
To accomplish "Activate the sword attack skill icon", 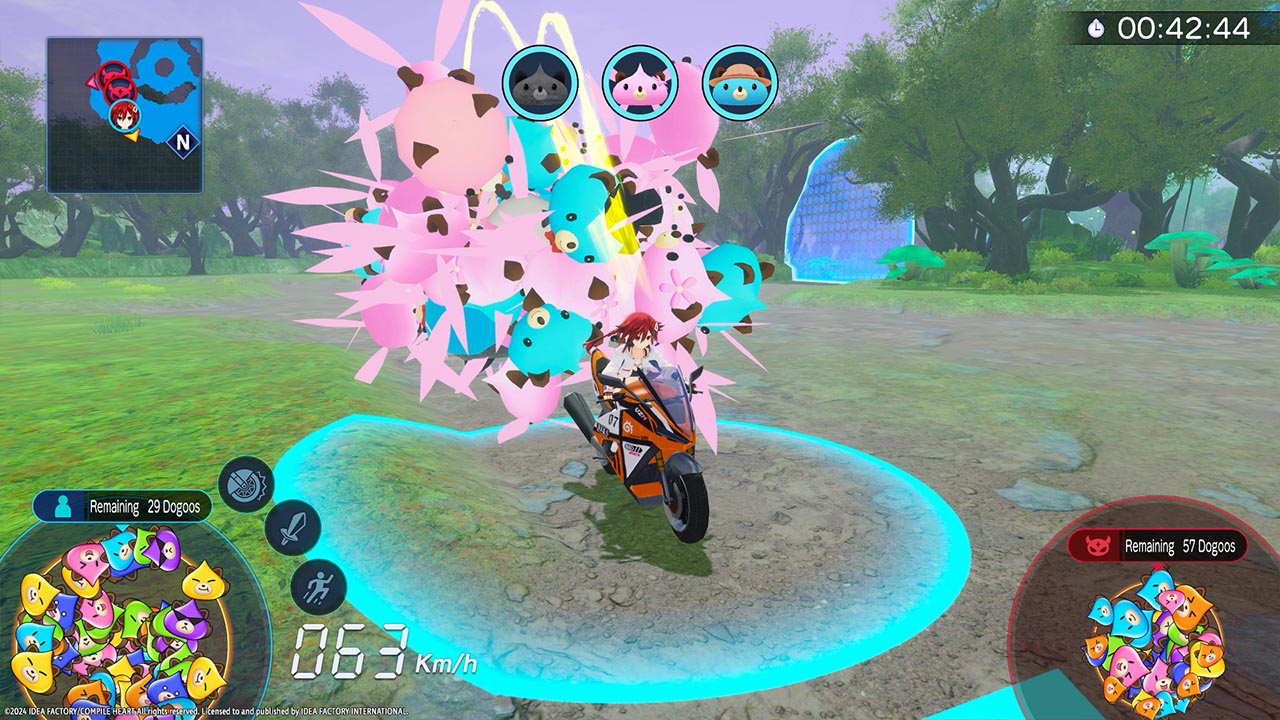I will click(292, 528).
